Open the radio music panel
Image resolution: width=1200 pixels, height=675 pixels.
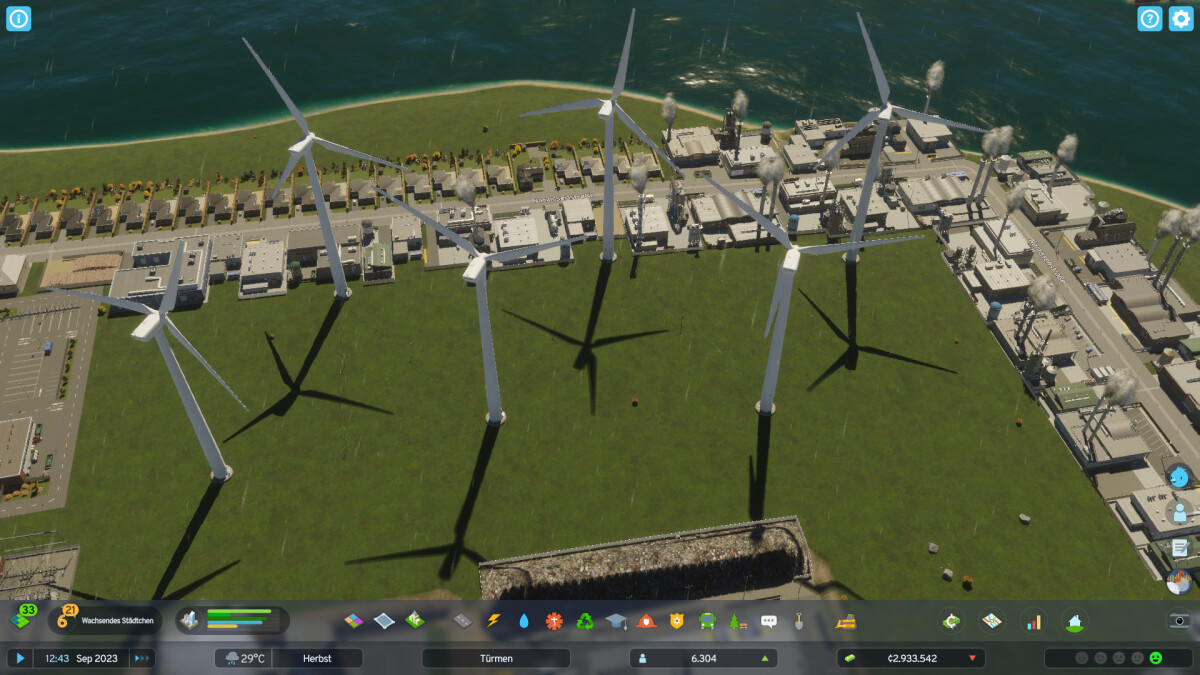pos(1180,581)
